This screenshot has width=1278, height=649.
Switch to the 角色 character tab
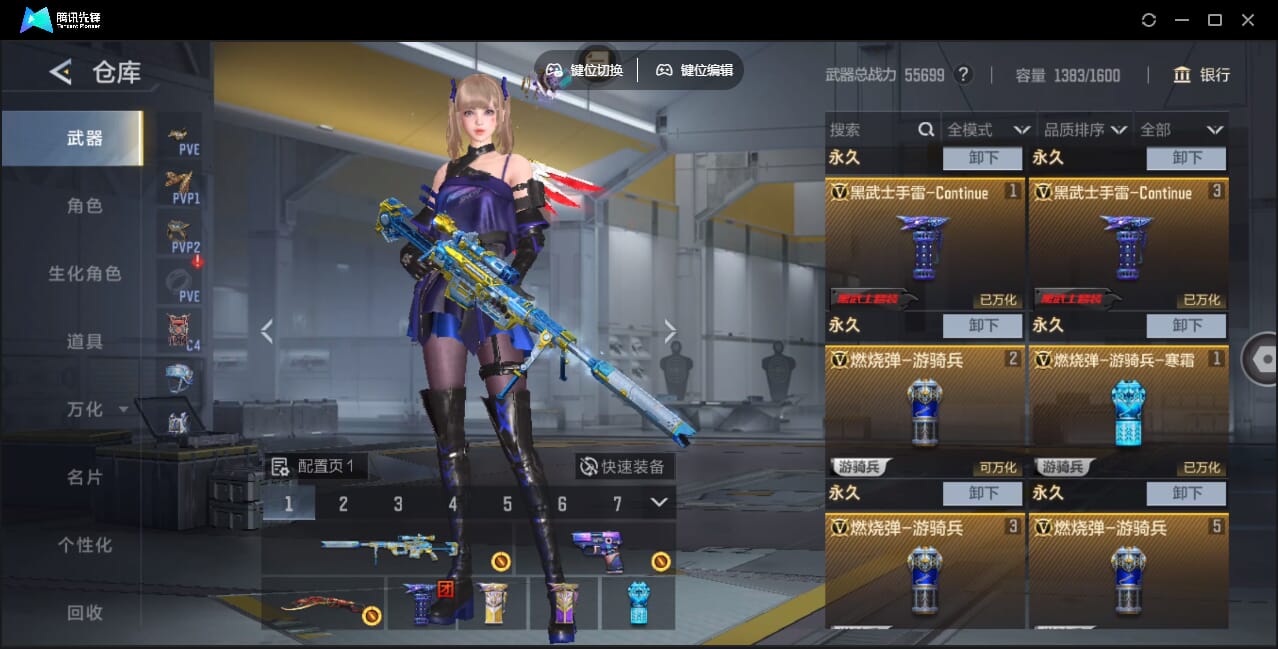[85, 206]
